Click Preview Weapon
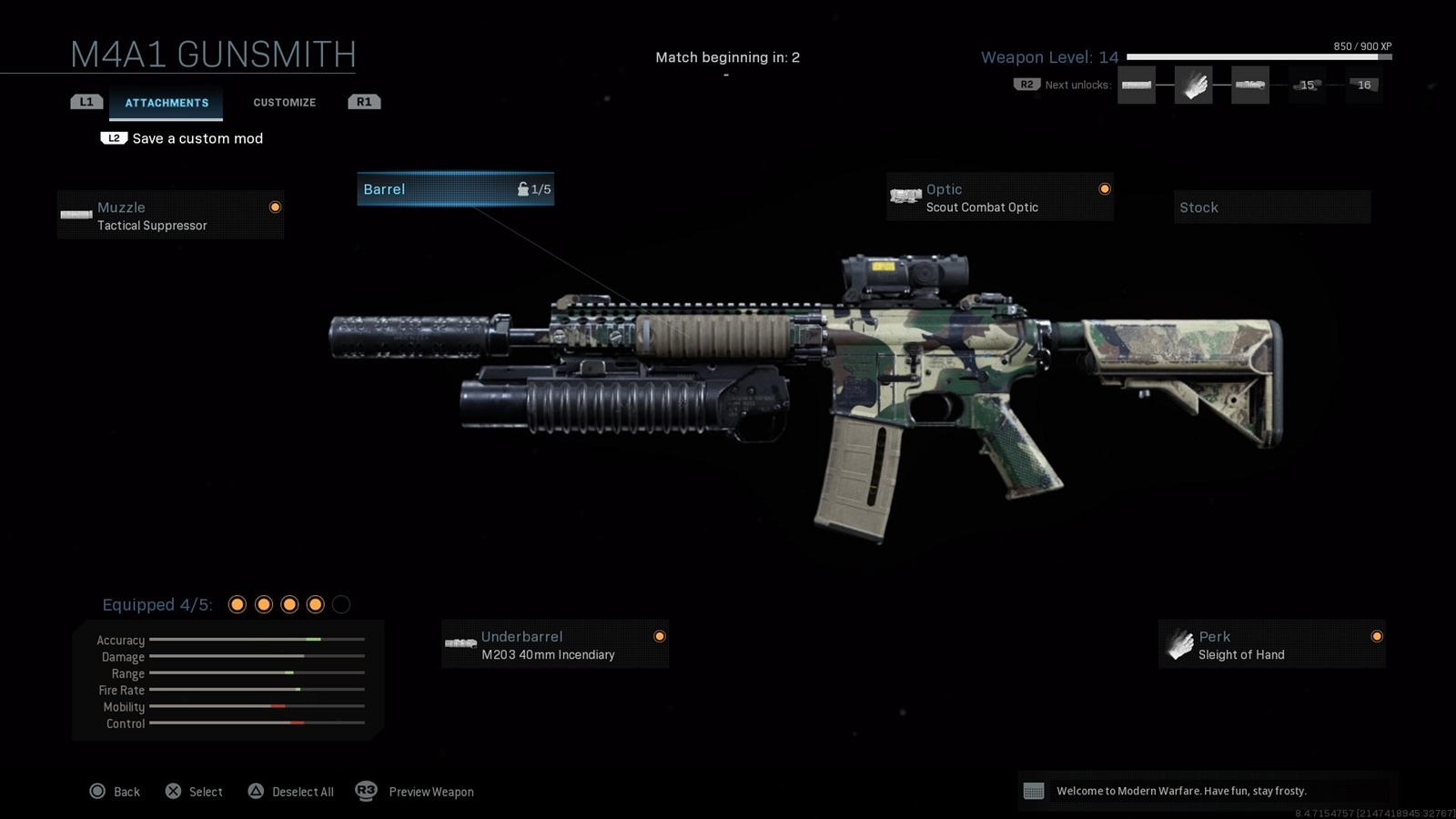Viewport: 1456px width, 819px height. 430,792
